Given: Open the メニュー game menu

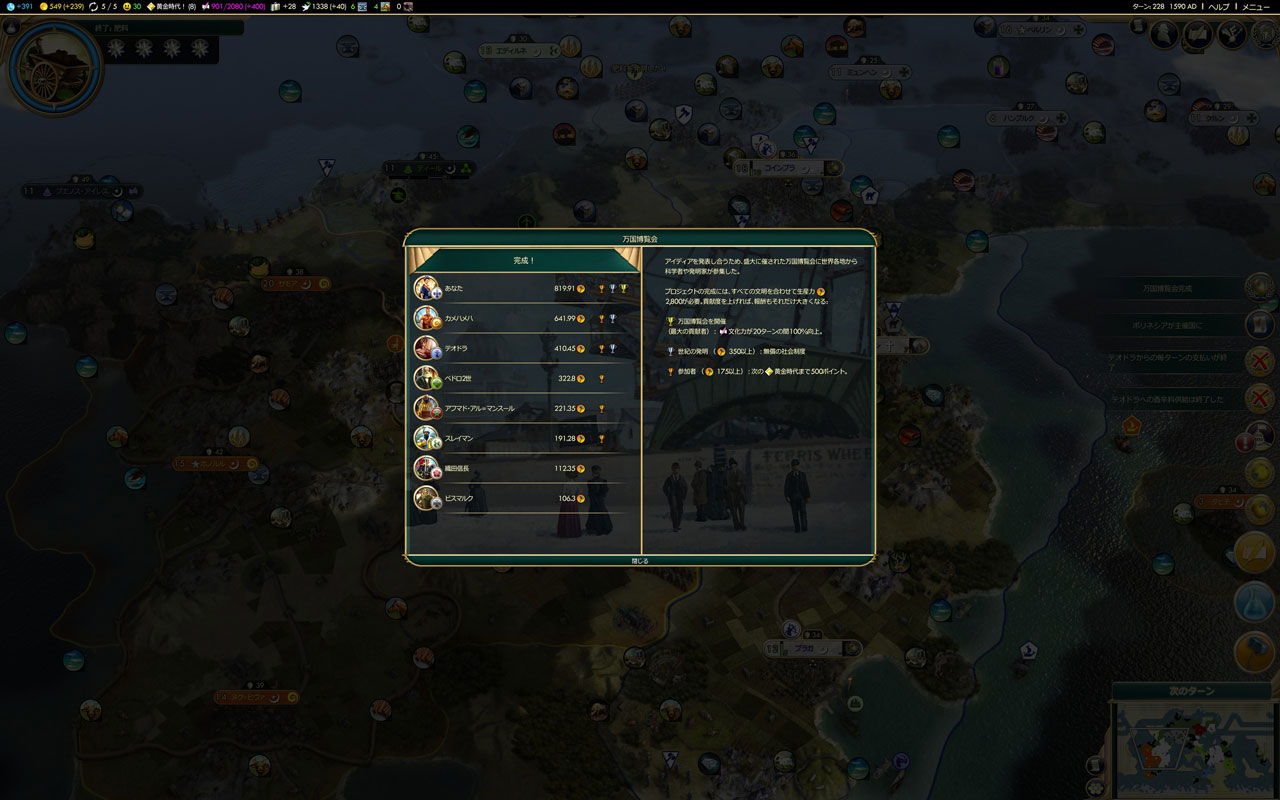Looking at the screenshot, I should (x=1256, y=7).
